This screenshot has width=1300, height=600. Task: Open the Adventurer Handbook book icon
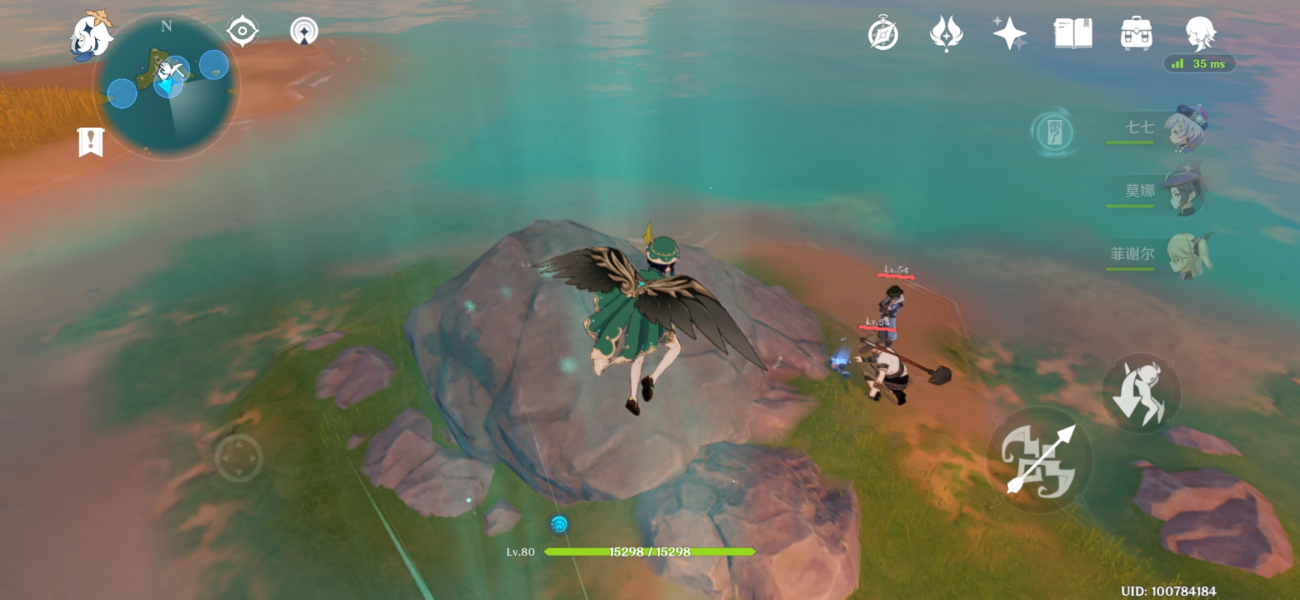pos(1073,34)
